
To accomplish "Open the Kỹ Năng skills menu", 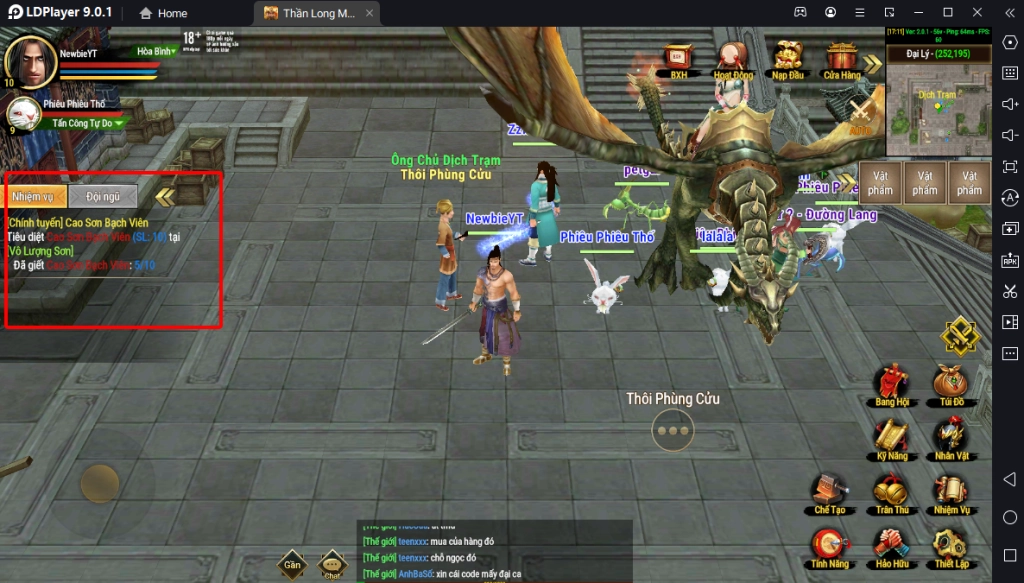I will (890, 440).
